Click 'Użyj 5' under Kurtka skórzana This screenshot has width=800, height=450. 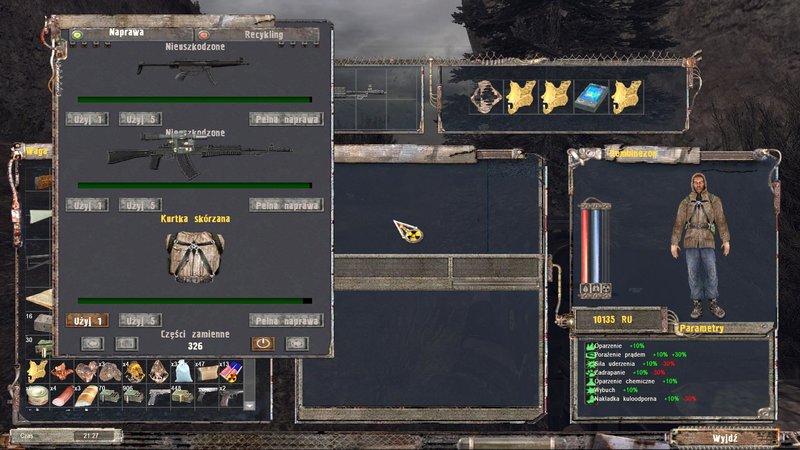[141, 321]
